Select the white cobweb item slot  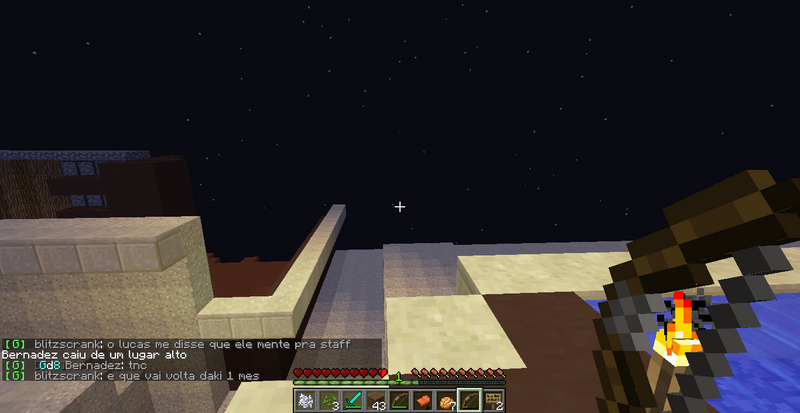coord(306,401)
